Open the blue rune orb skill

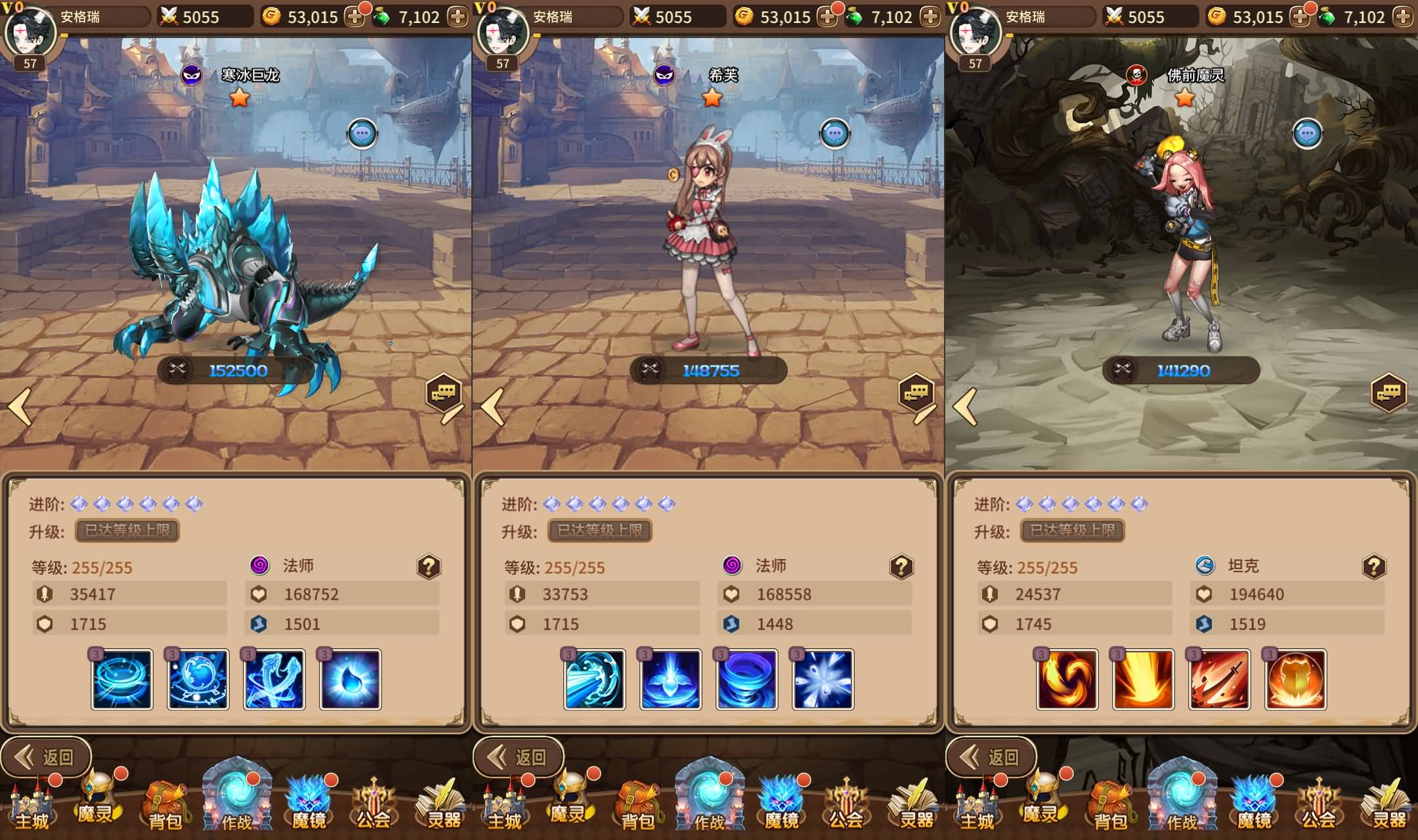(x=198, y=679)
